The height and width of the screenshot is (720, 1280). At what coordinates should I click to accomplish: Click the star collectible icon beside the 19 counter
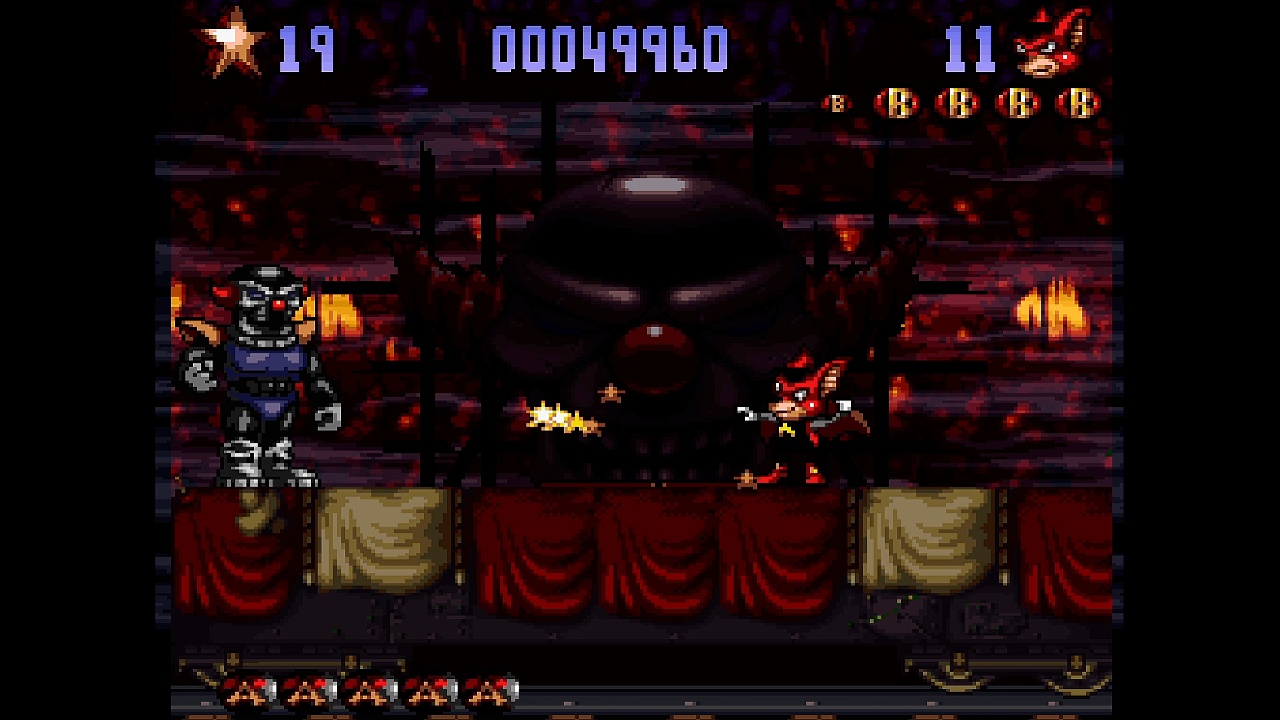coord(232,44)
